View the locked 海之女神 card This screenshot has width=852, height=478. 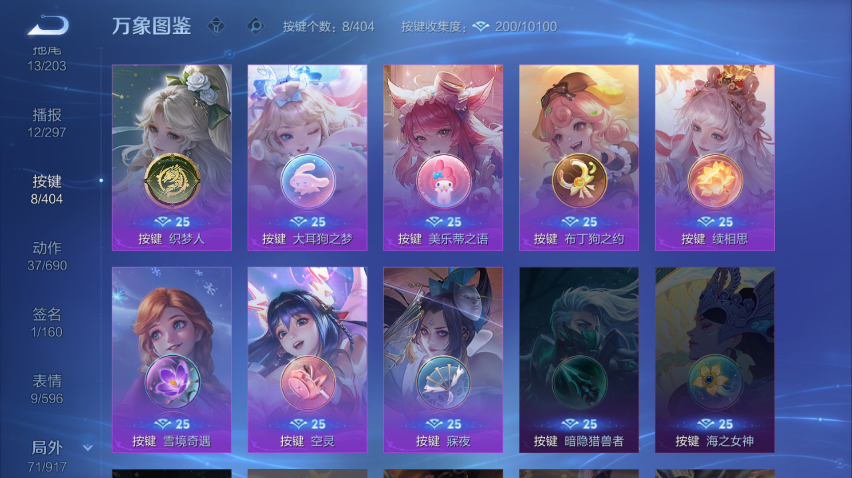tap(714, 359)
